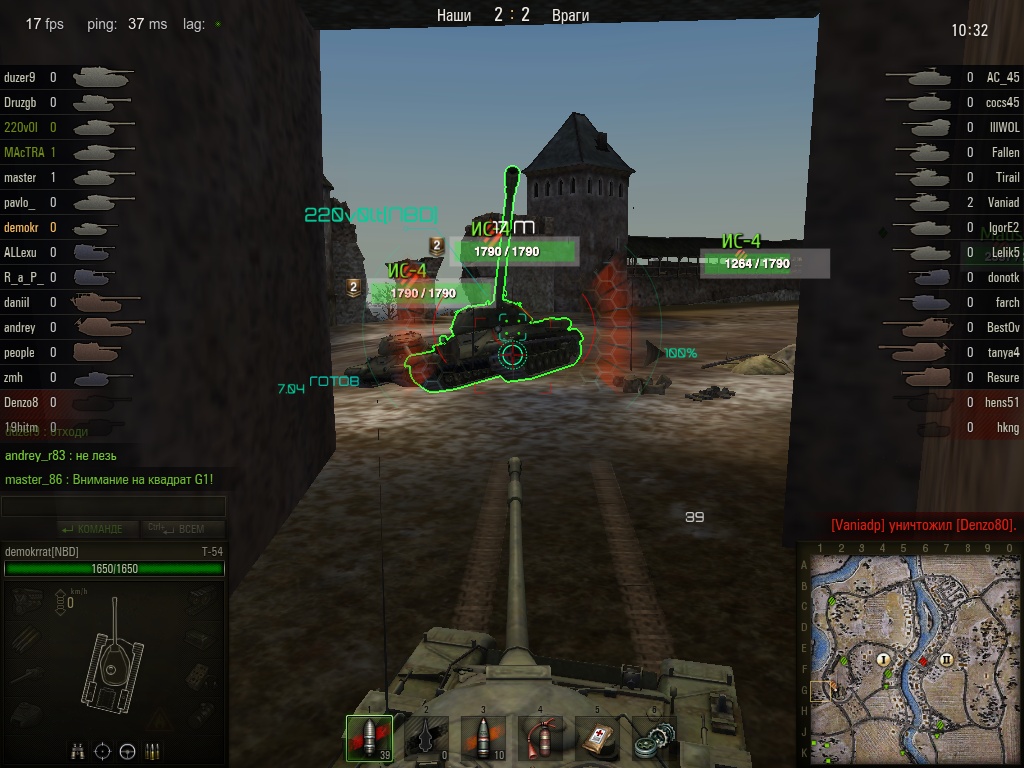The width and height of the screenshot is (1024, 768).
Task: Click the chat message input field
Action: click(113, 507)
